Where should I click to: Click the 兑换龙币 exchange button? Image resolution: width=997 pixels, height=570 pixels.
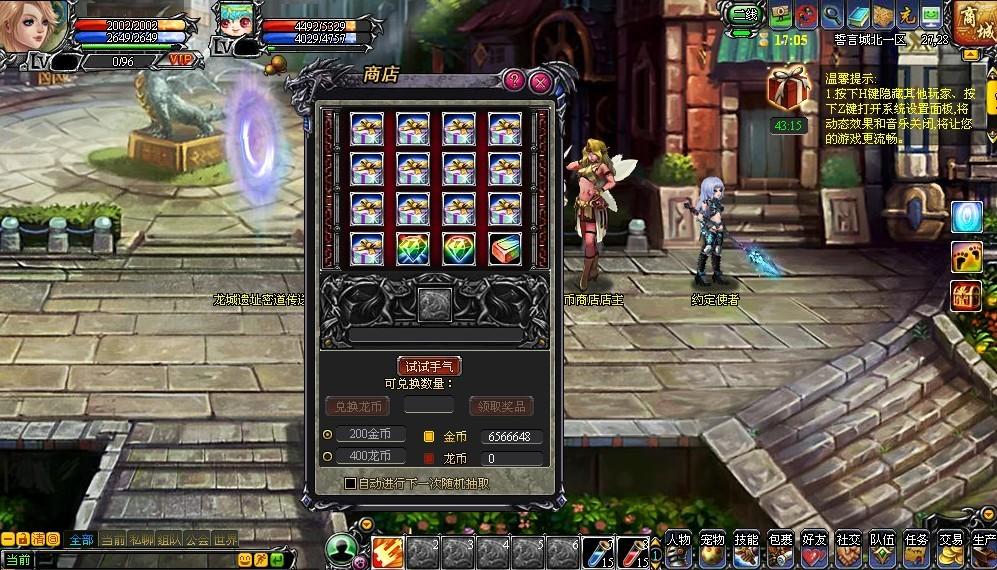click(x=356, y=406)
